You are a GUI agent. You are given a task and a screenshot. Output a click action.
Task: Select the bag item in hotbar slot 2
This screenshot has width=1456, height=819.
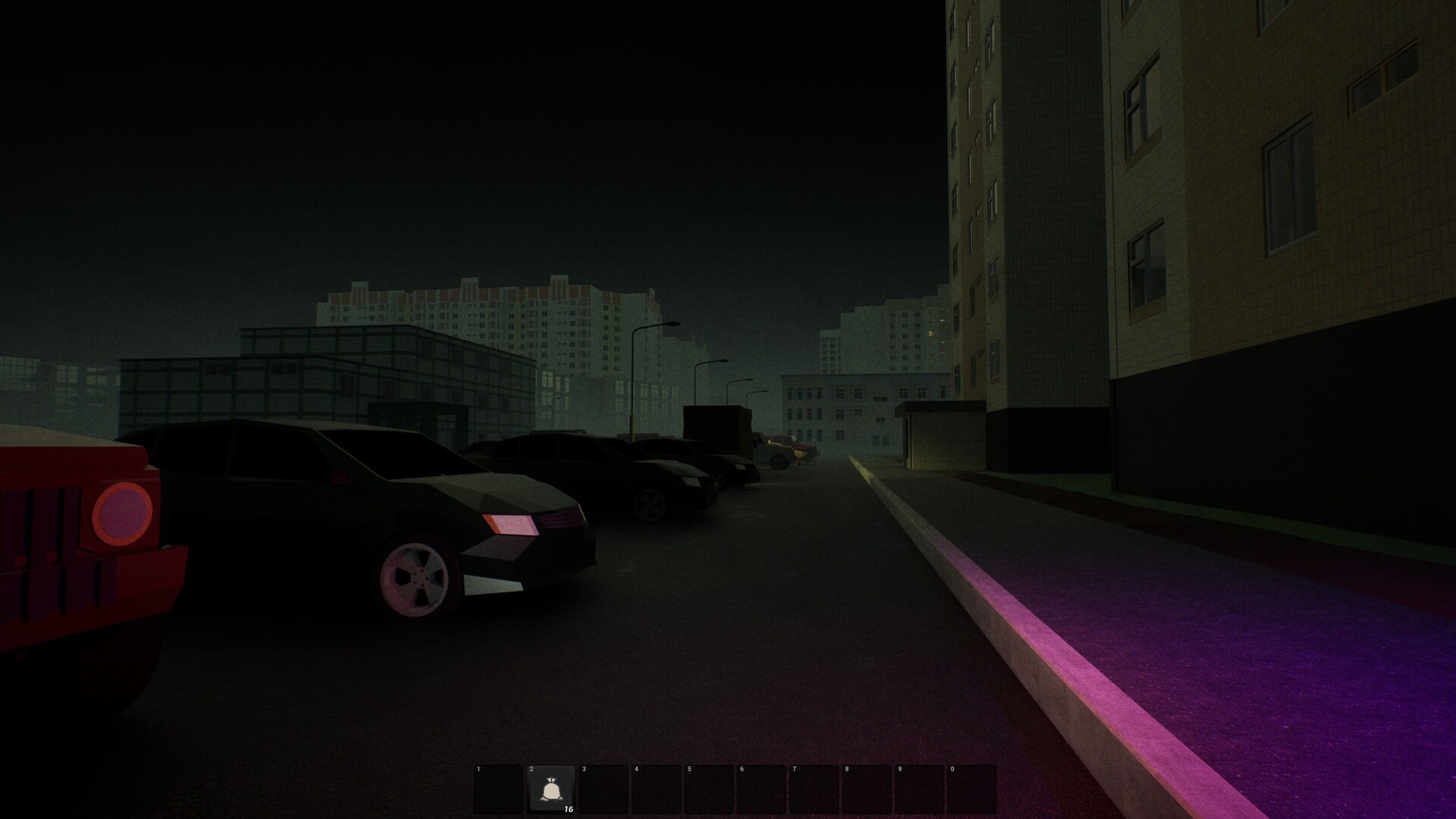(552, 789)
